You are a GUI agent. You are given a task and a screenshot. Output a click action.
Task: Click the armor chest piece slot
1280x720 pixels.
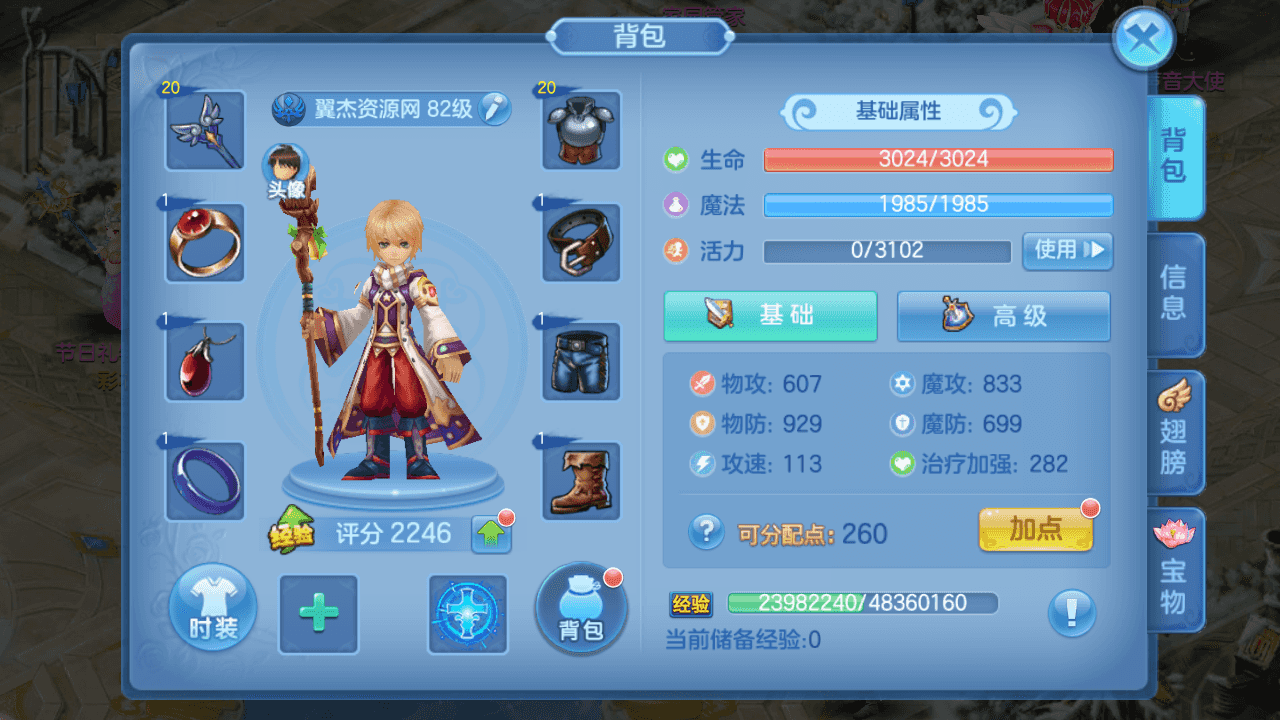pyautogui.click(x=581, y=131)
